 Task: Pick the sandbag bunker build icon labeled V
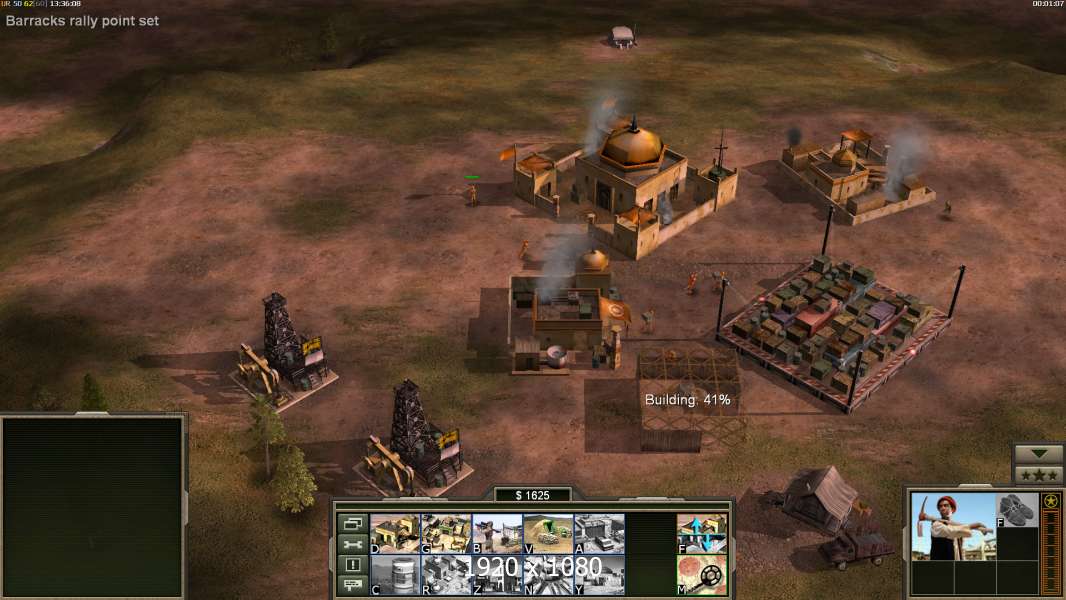tap(548, 534)
